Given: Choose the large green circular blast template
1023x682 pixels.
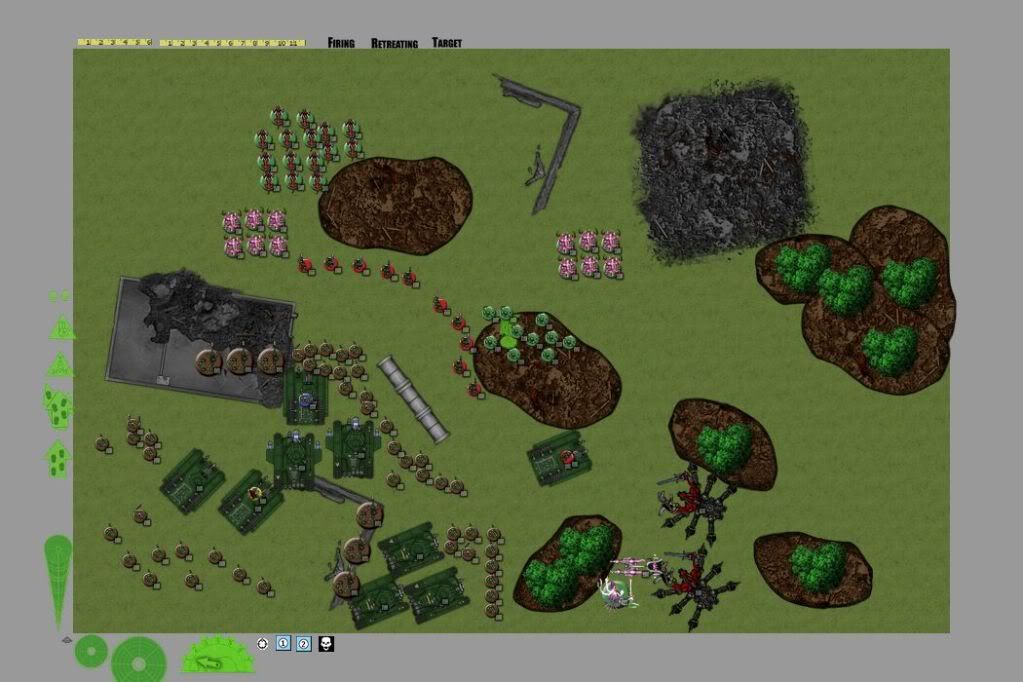Looking at the screenshot, I should pyautogui.click(x=139, y=658).
